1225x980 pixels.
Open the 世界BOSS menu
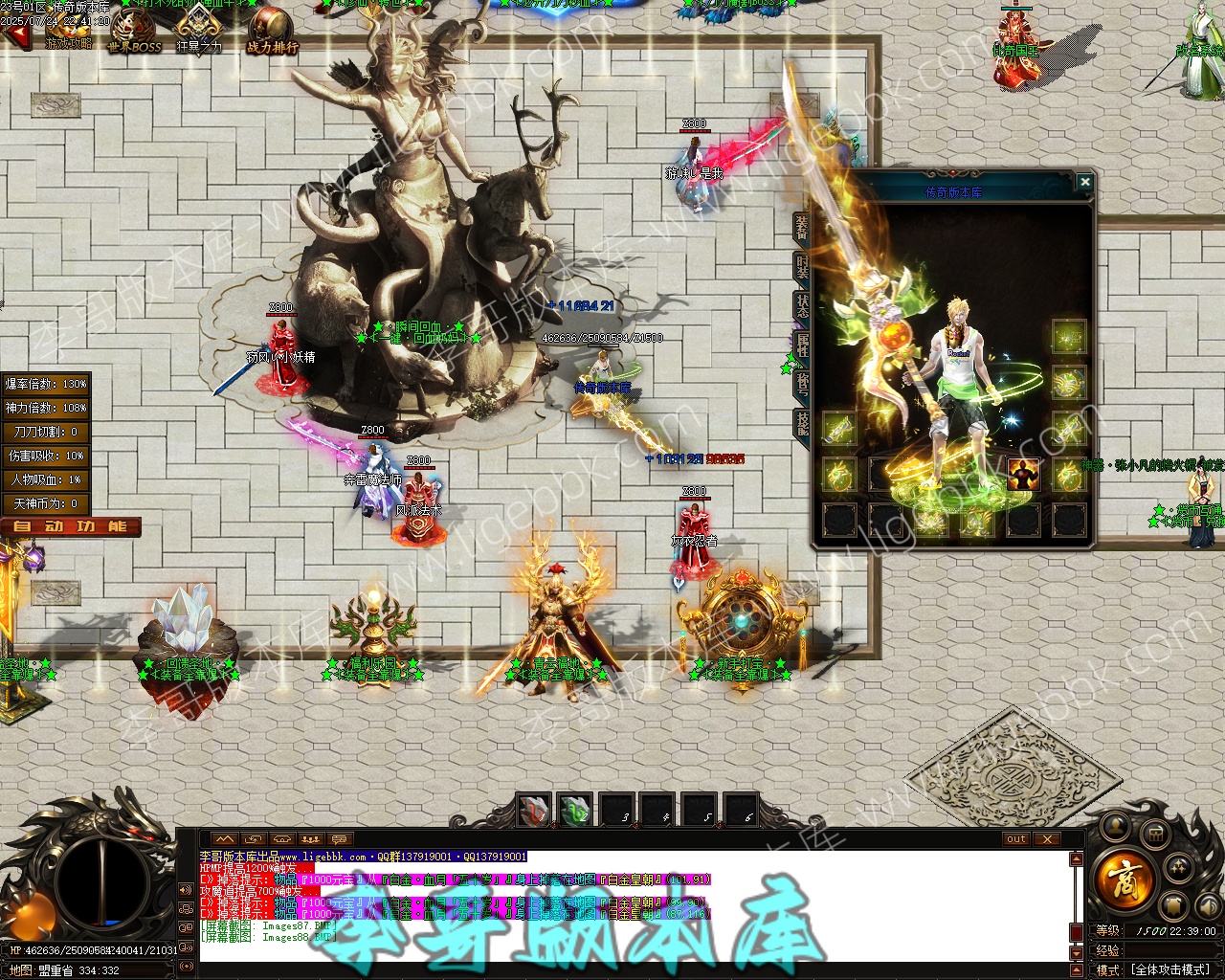[x=134, y=32]
